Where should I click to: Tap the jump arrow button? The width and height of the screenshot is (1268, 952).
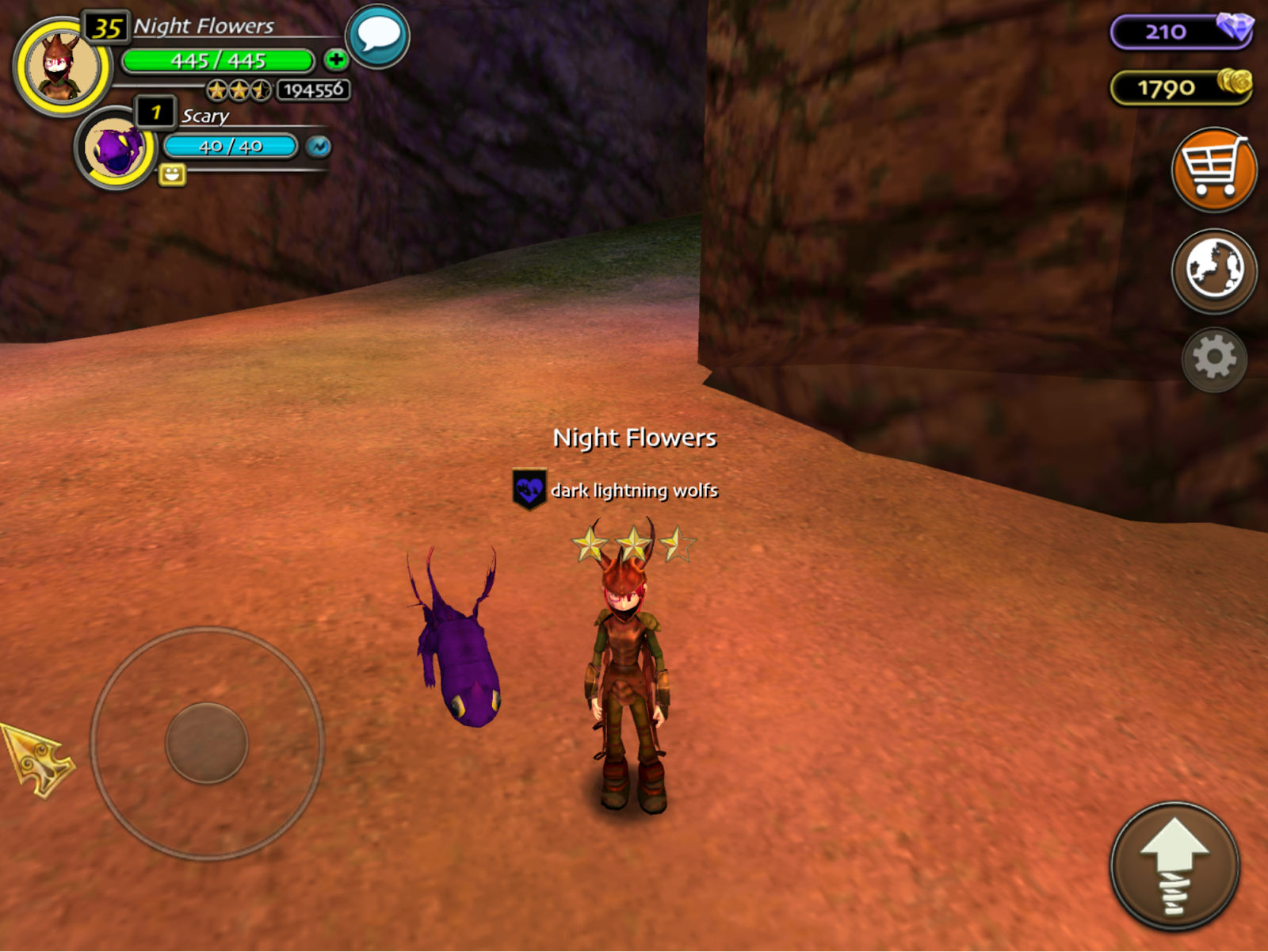click(1174, 866)
